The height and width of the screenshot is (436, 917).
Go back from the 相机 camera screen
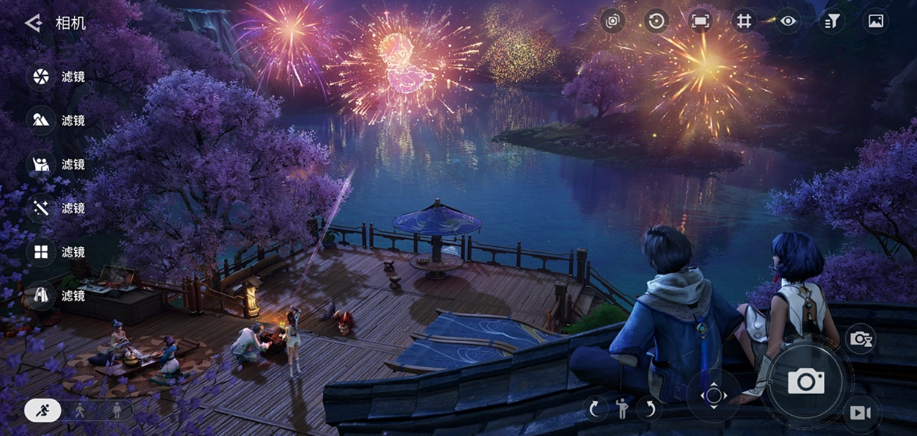pyautogui.click(x=33, y=22)
